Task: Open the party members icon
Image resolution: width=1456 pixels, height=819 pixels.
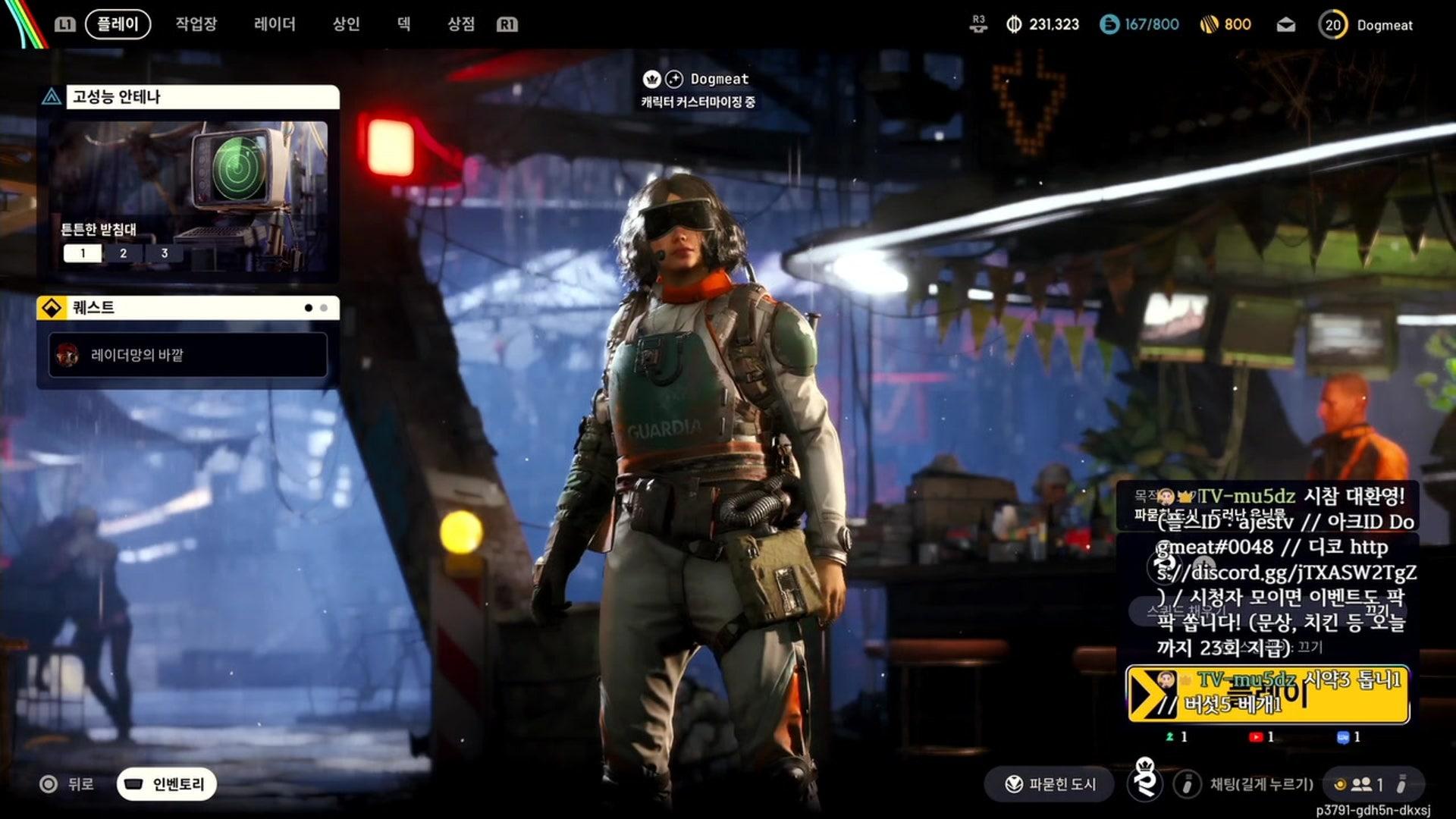Action: pos(1362,784)
